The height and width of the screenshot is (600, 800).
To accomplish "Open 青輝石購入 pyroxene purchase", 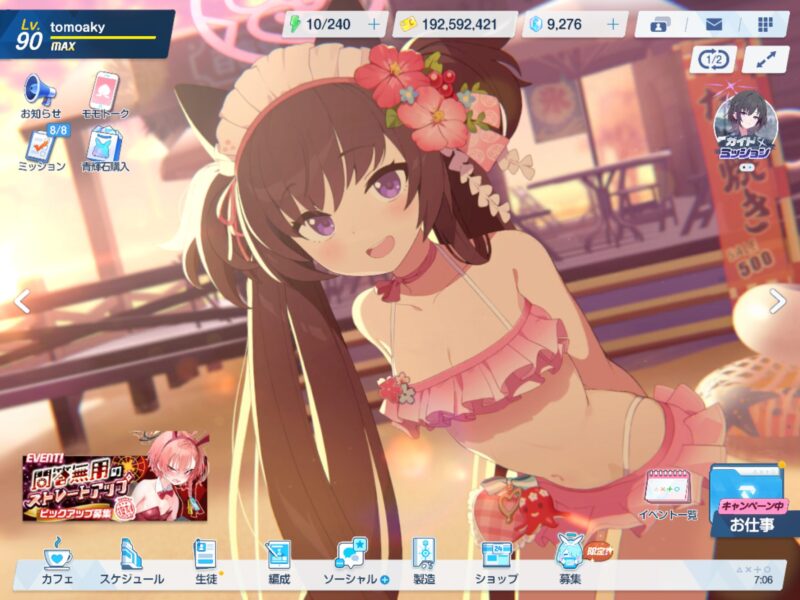I will [105, 148].
